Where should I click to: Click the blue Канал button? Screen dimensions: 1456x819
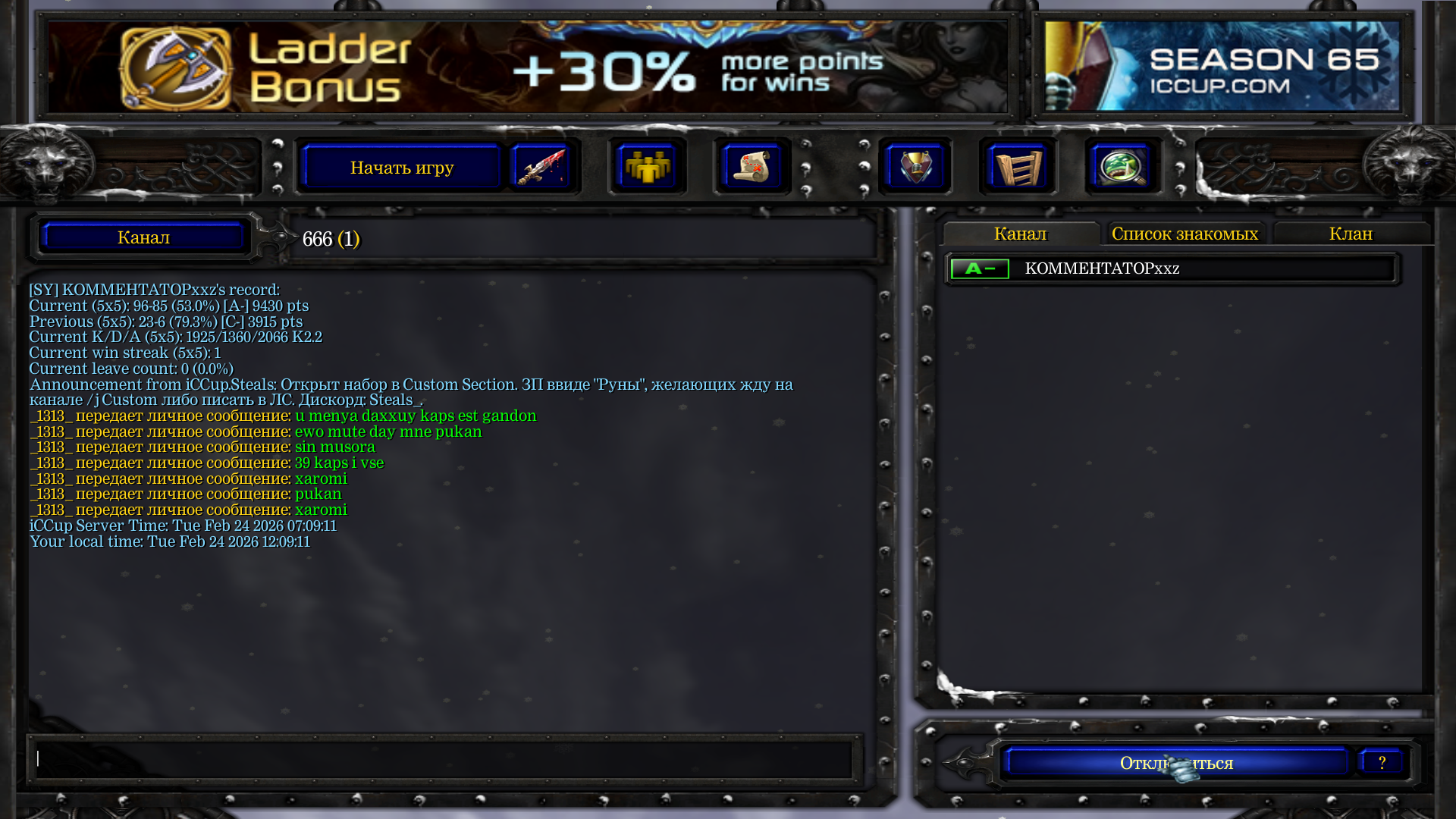pos(143,237)
